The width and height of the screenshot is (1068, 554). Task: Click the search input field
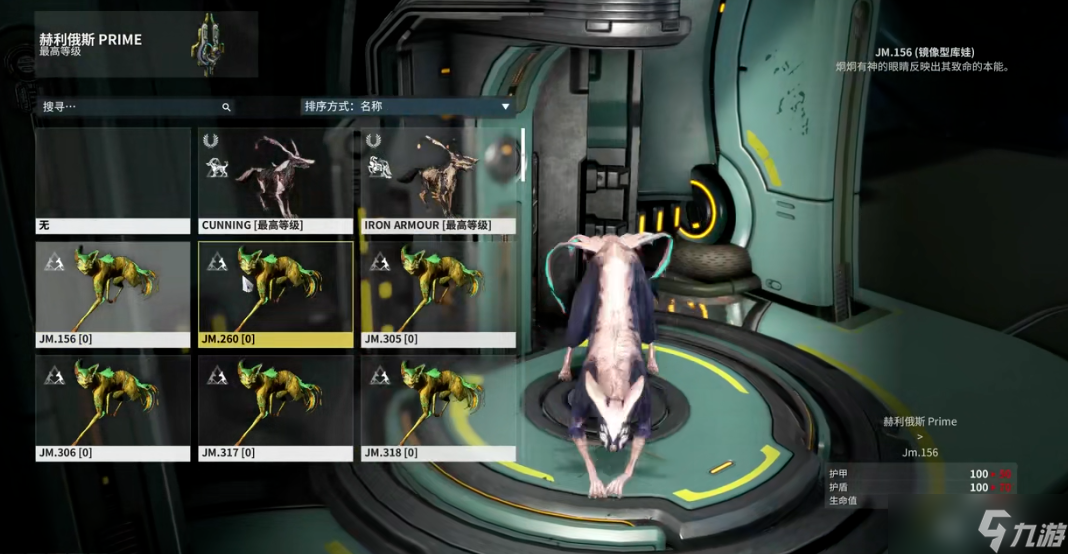click(x=128, y=106)
